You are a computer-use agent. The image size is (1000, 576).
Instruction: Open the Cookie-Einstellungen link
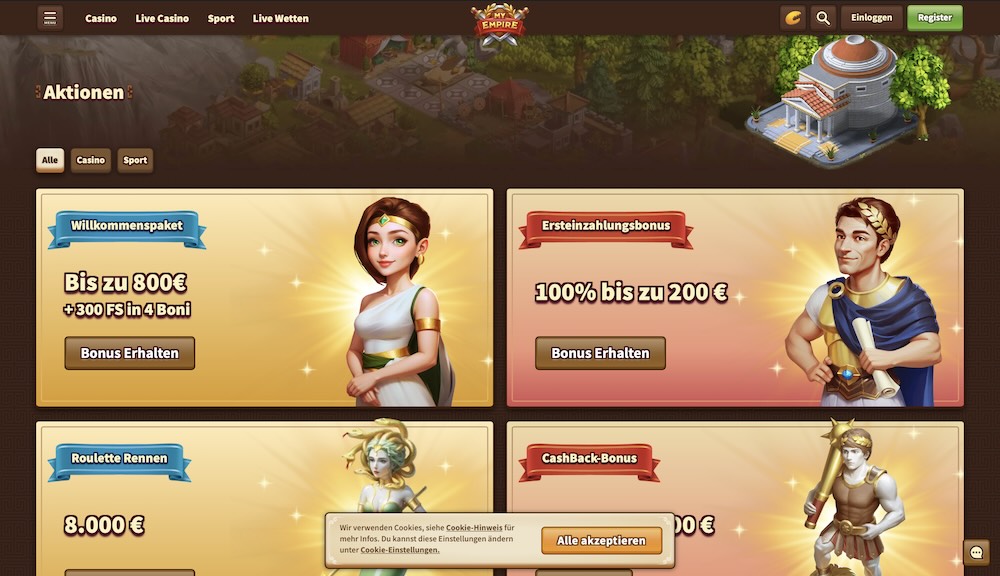click(399, 550)
